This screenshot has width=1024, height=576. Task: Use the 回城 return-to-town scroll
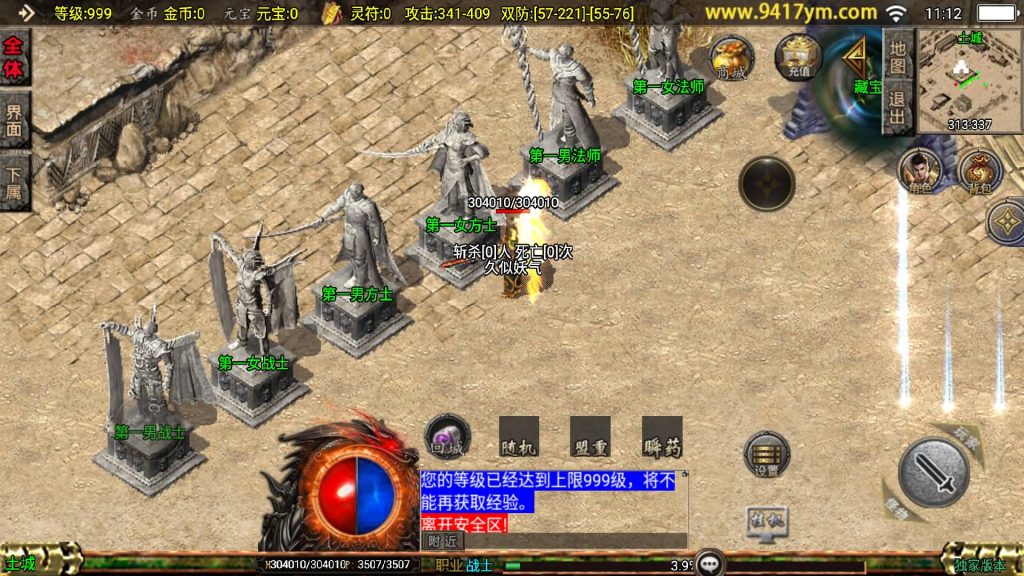(x=447, y=437)
